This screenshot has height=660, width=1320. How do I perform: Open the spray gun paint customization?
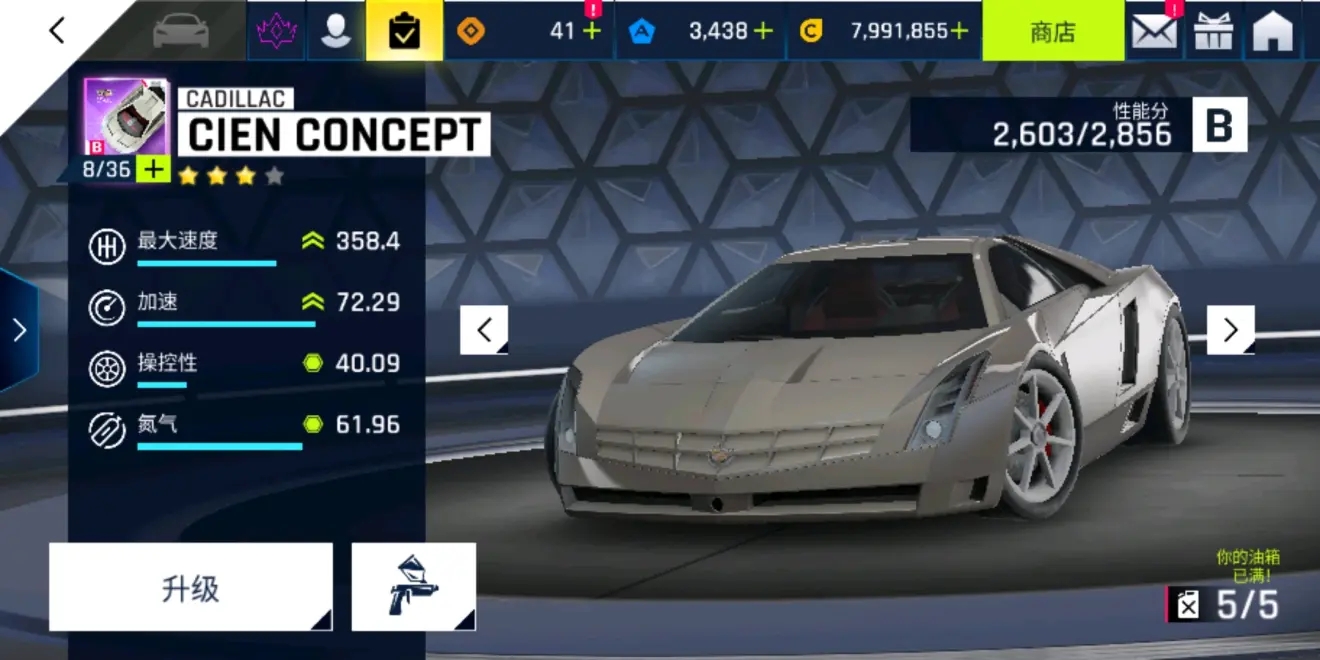413,587
